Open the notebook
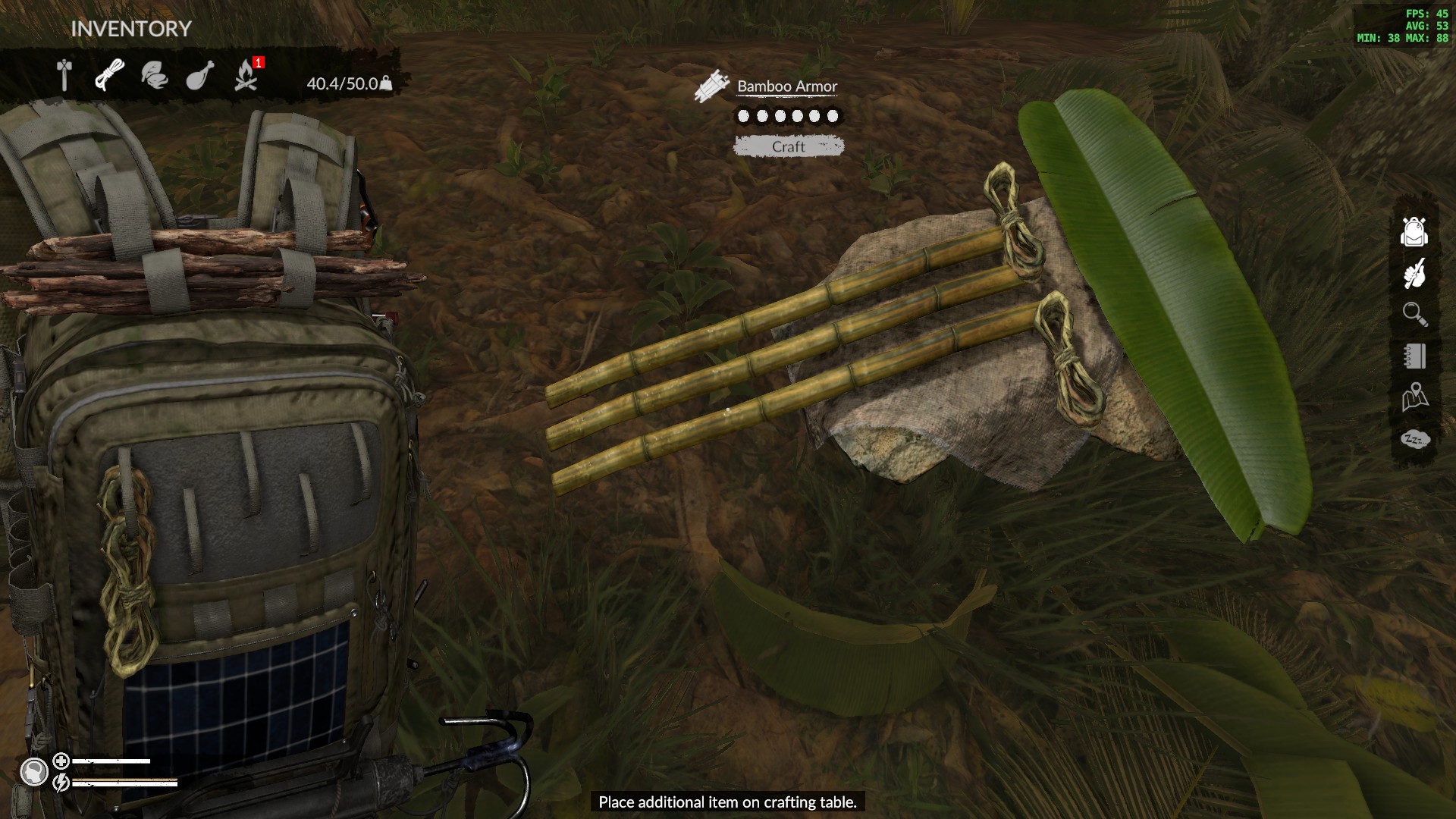1456x819 pixels. pyautogui.click(x=1414, y=356)
